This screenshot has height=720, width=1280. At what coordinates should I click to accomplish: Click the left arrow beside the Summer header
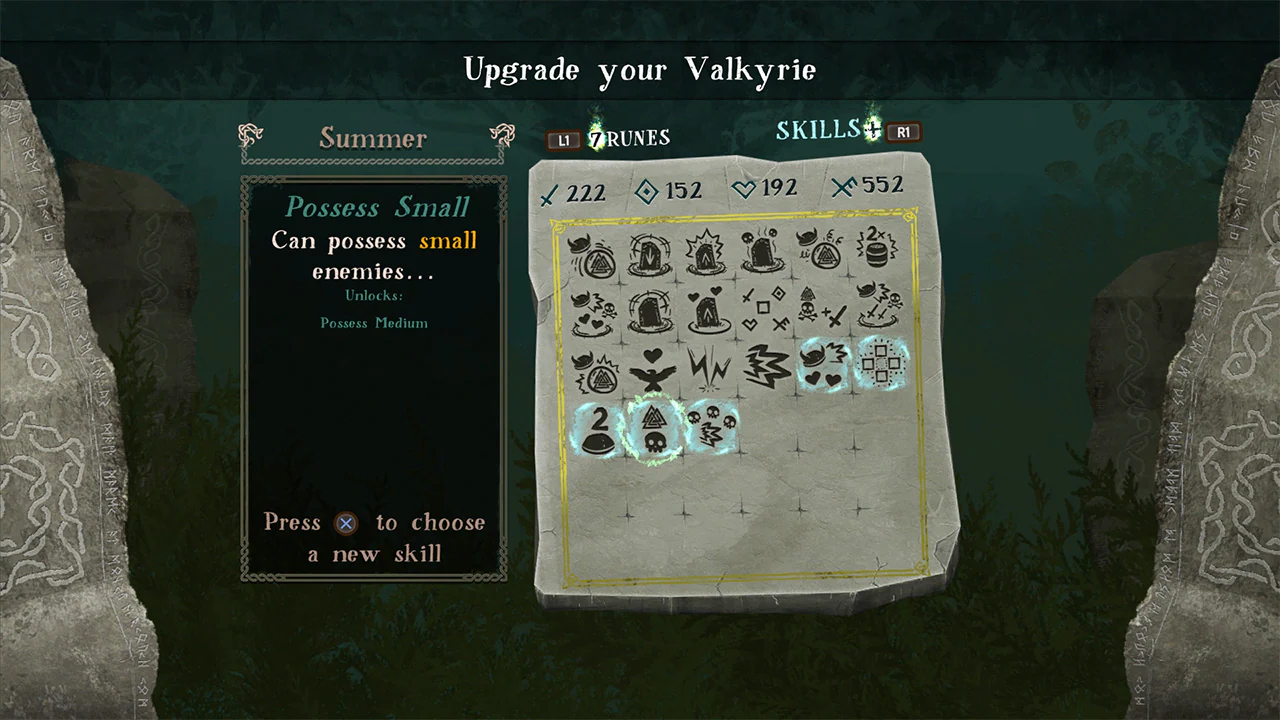(x=250, y=134)
